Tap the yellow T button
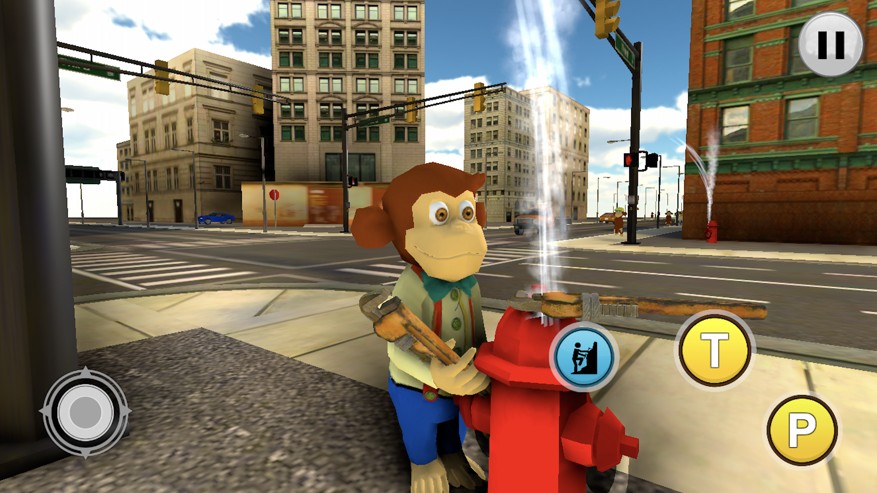Screen dimensions: 877x493 tap(714, 350)
